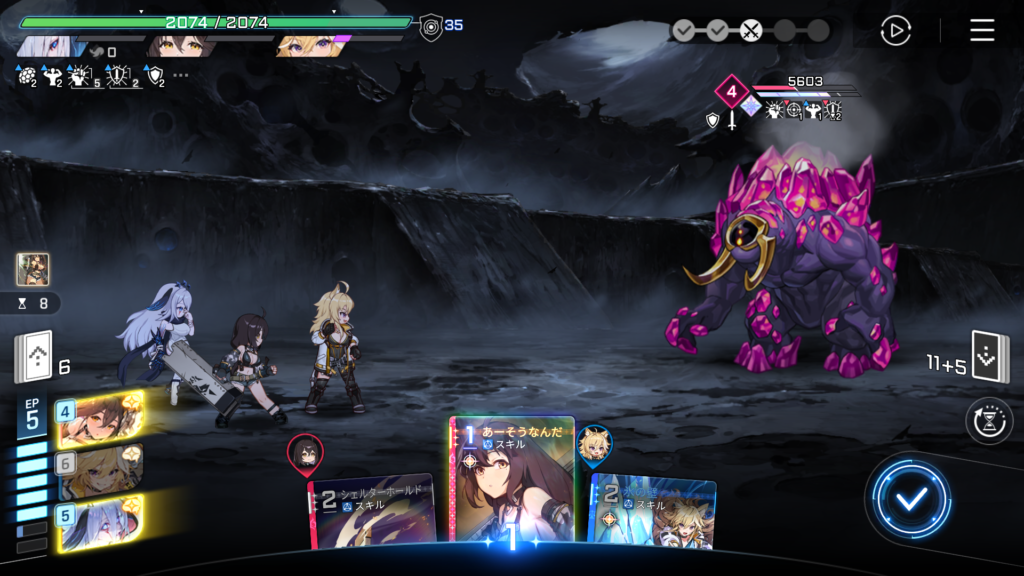
Task: Use the silver-haired character's EP 5 skill
Action: pyautogui.click(x=98, y=523)
